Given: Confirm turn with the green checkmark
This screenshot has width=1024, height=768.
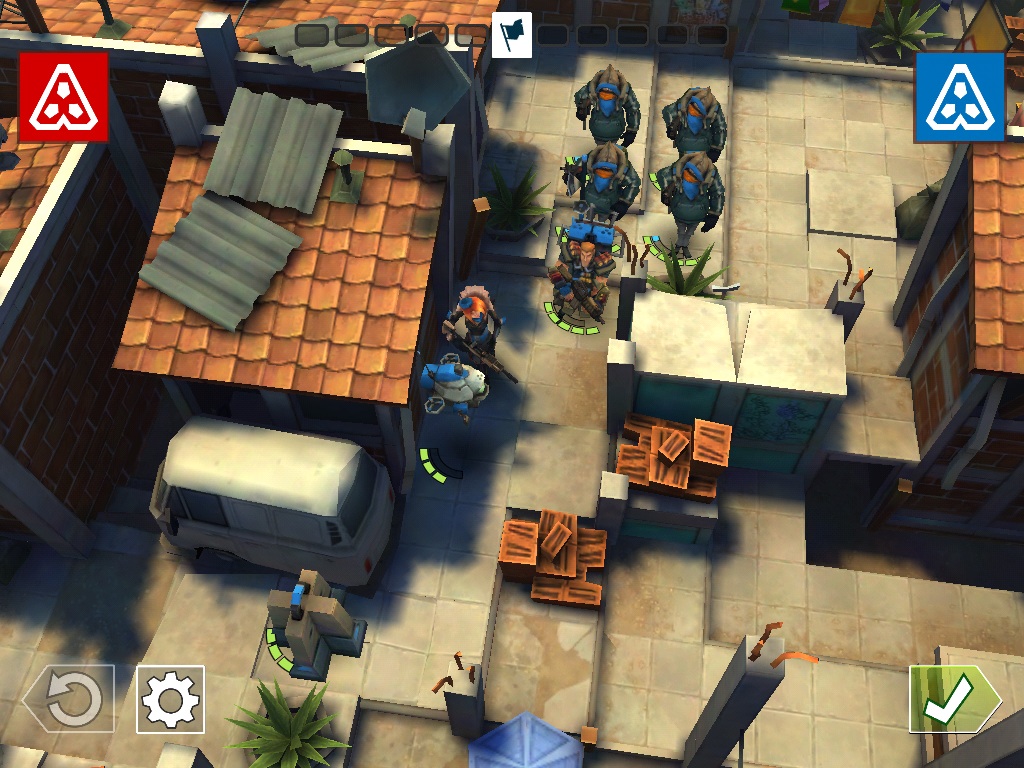Looking at the screenshot, I should pyautogui.click(x=952, y=699).
